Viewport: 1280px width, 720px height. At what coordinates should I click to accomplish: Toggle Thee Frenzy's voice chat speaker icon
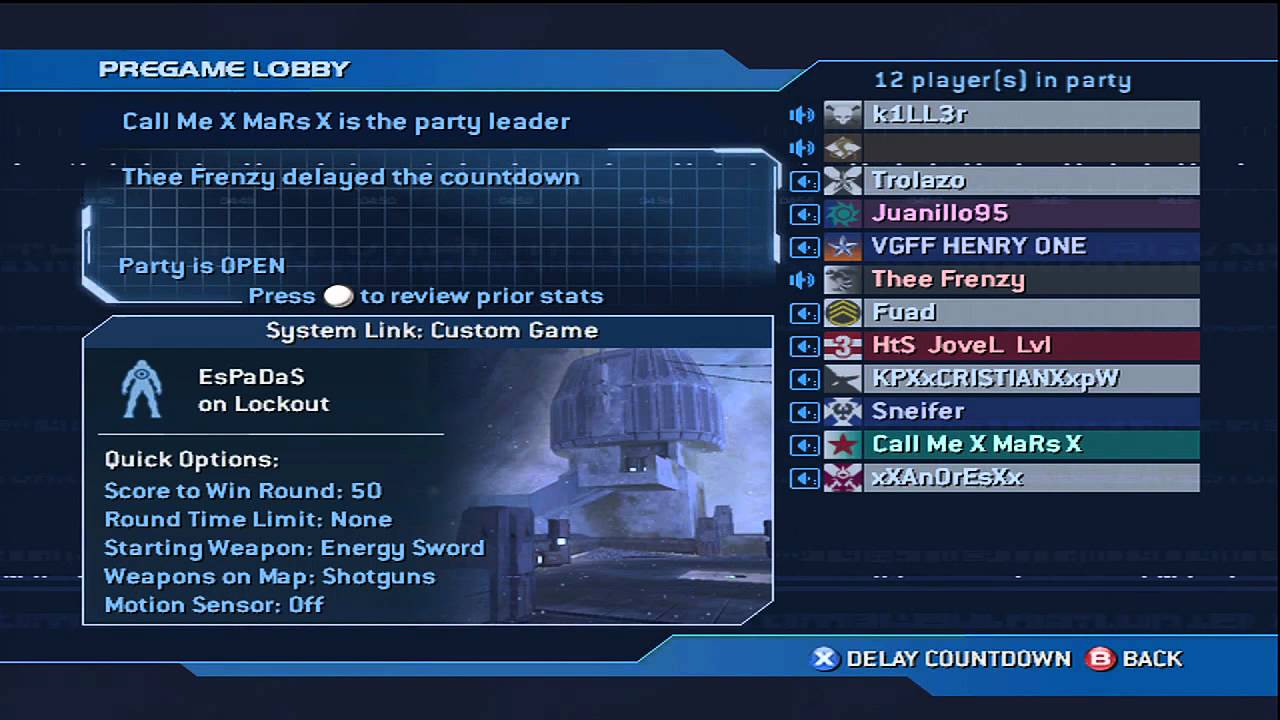pyautogui.click(x=803, y=279)
